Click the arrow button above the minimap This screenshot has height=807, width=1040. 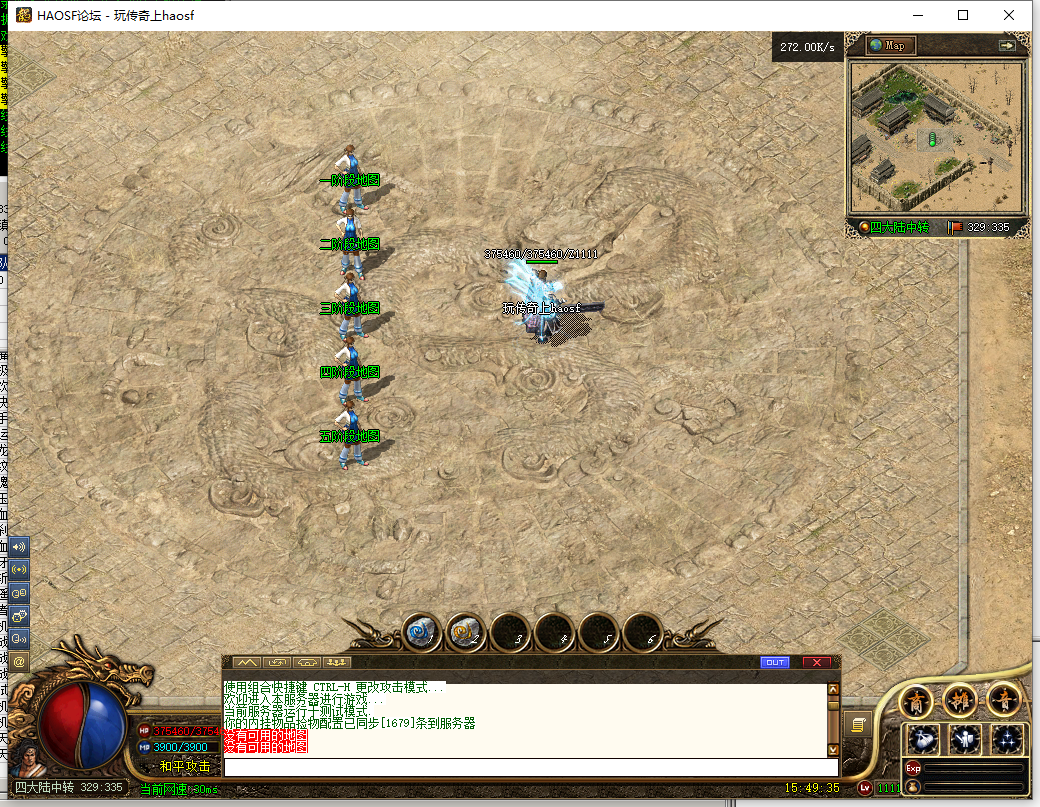(x=1006, y=45)
